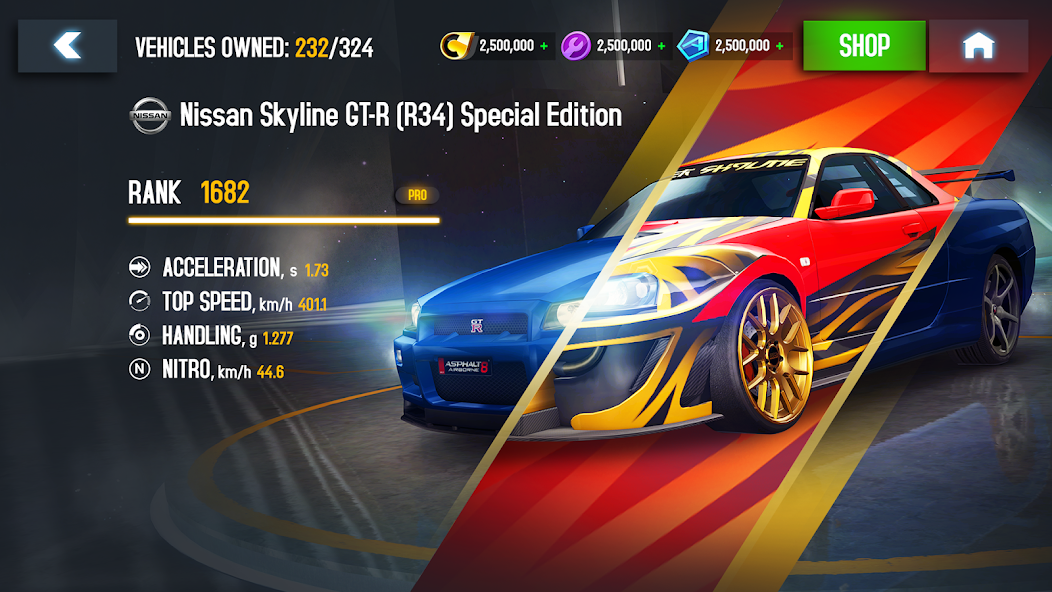Return to the home screen
The height and width of the screenshot is (592, 1052).
[x=977, y=46]
